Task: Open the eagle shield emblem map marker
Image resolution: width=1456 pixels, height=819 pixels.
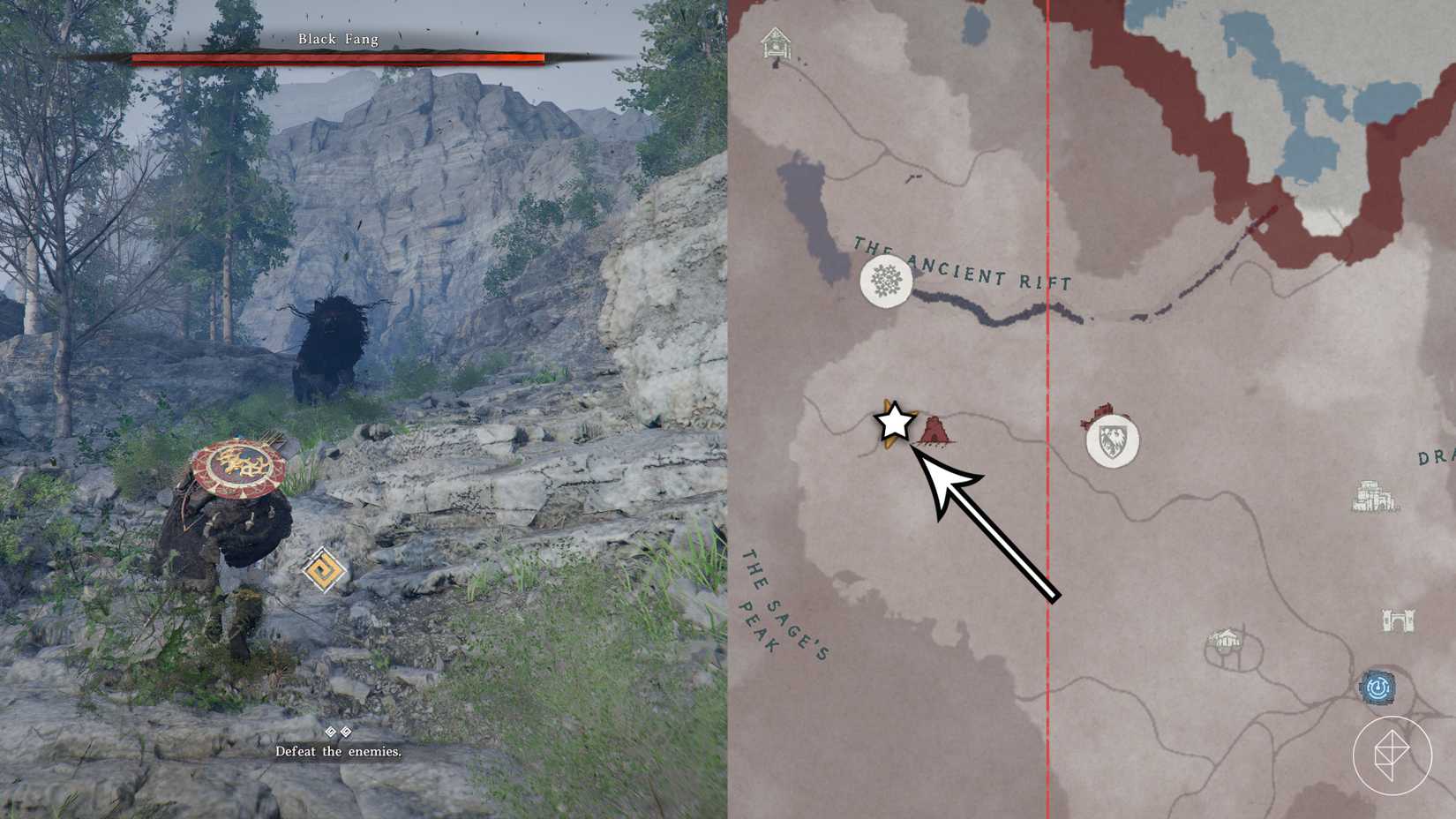Action: point(1113,442)
